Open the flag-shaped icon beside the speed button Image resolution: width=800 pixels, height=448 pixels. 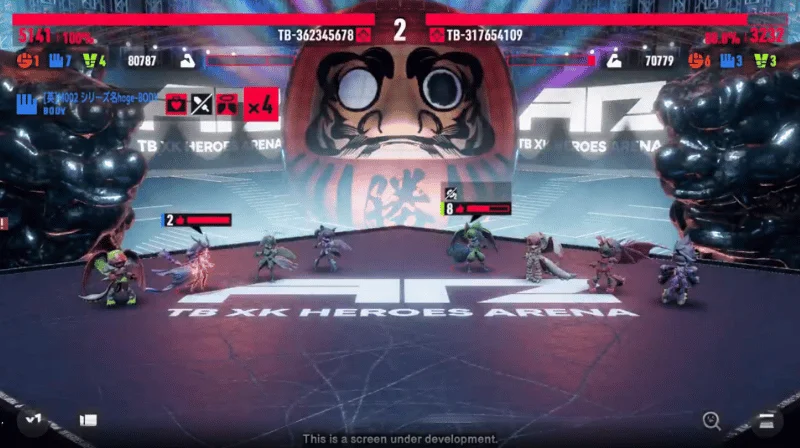pyautogui.click(x=88, y=421)
